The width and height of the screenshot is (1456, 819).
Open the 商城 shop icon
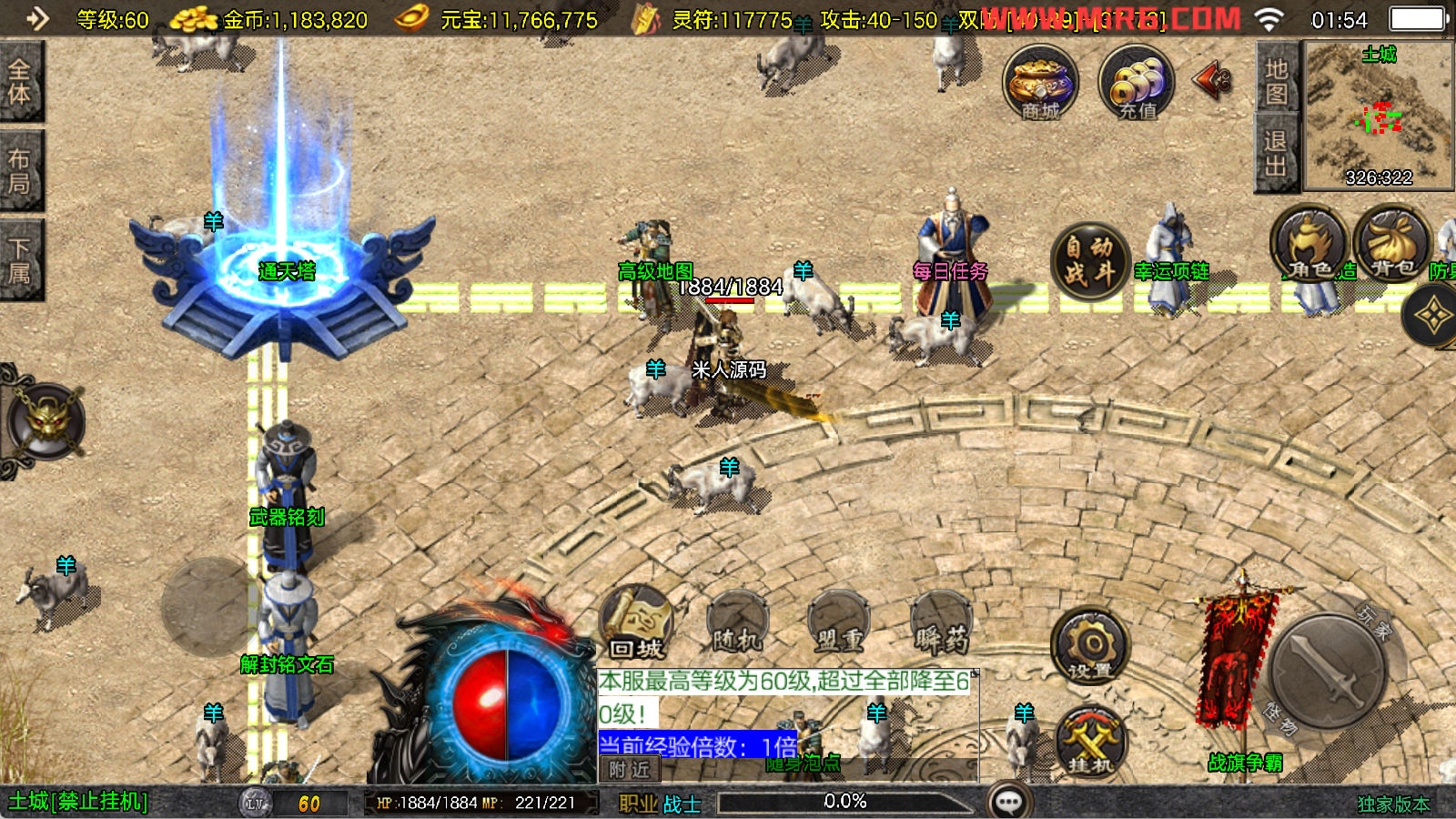point(1040,84)
